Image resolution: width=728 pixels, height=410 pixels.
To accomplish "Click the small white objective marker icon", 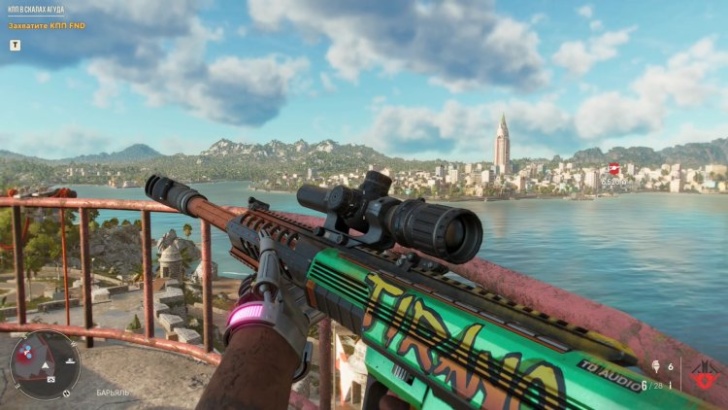I will (x=14, y=44).
